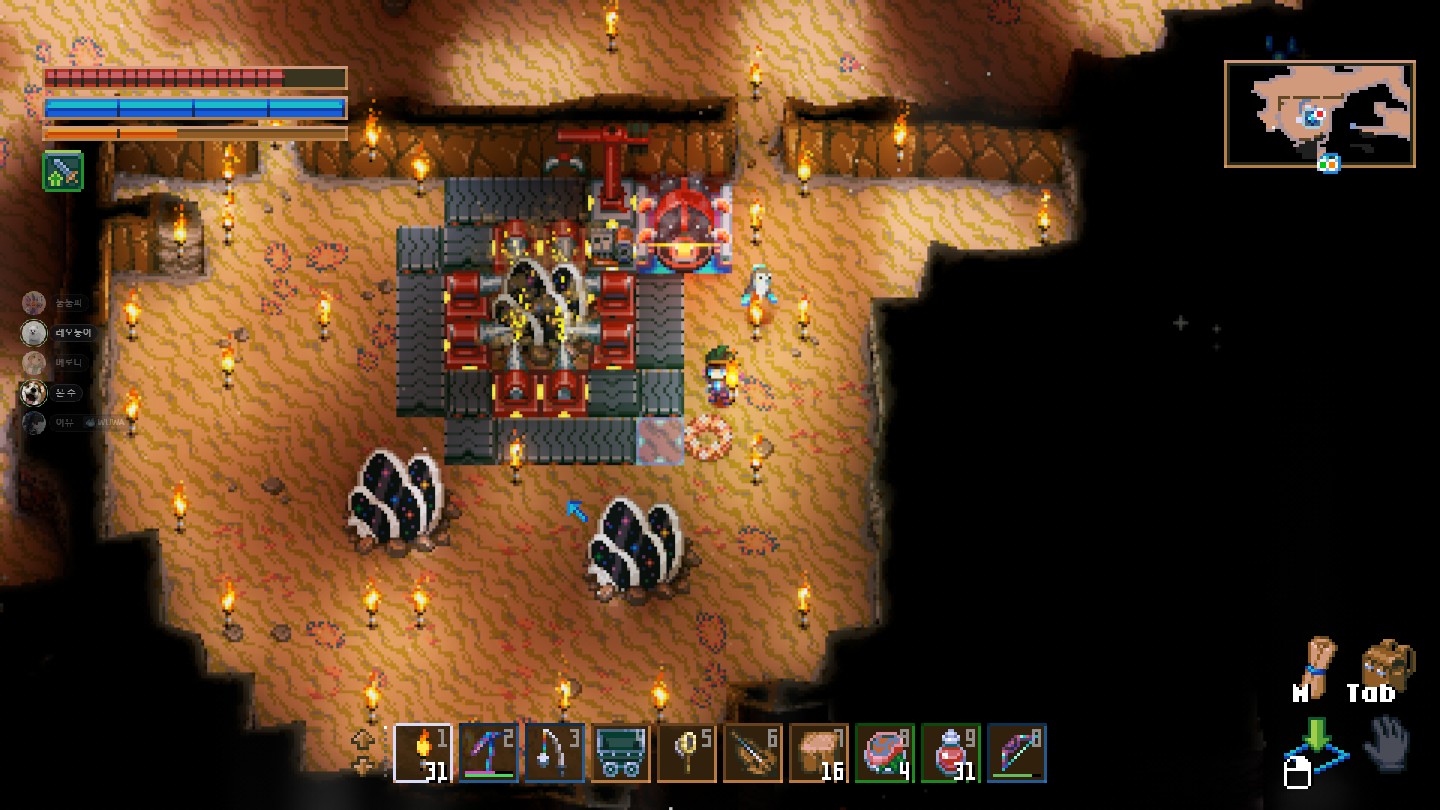
Task: Select the corgi avatar in voice overlay
Action: pos(34,393)
